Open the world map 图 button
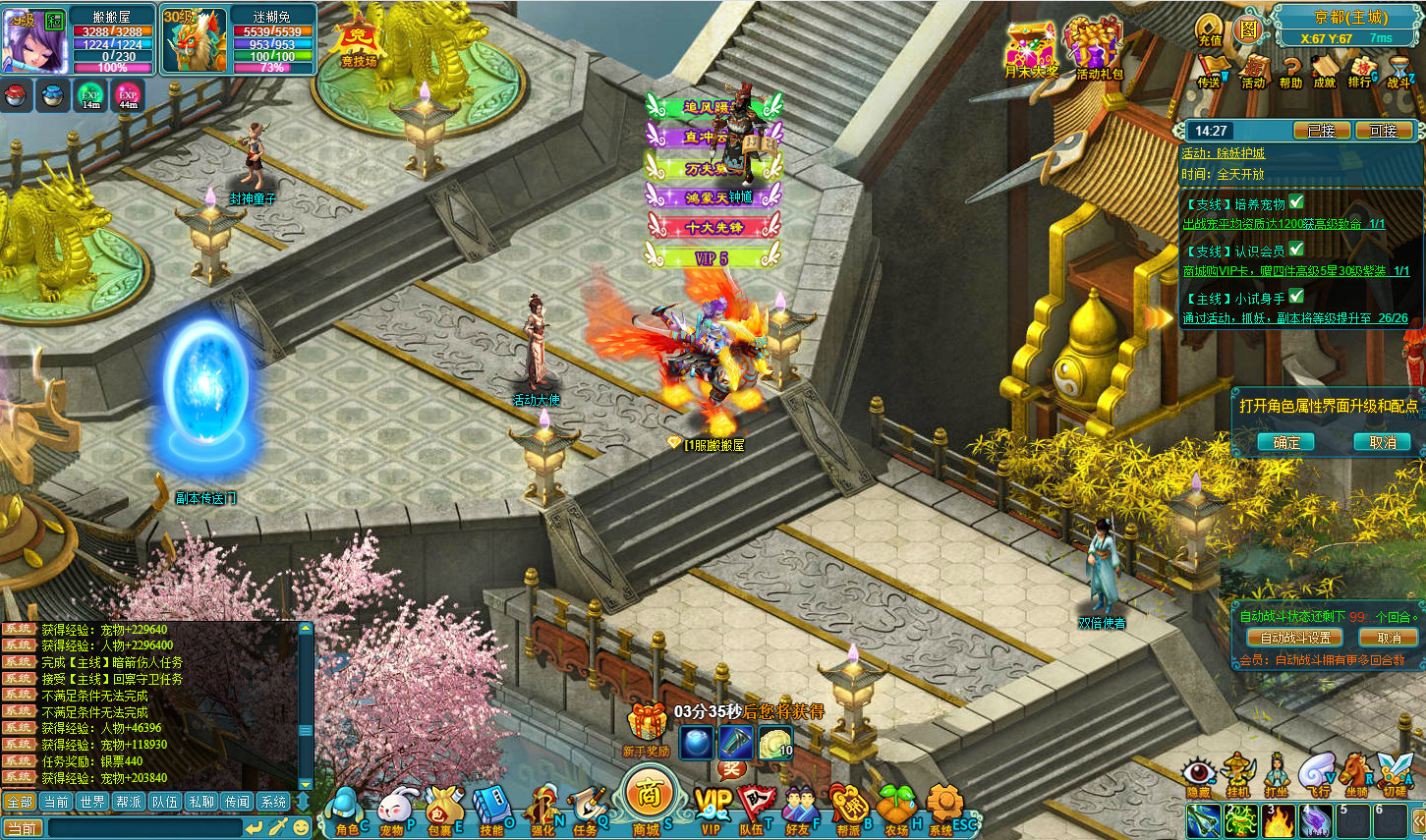 pyautogui.click(x=1248, y=29)
